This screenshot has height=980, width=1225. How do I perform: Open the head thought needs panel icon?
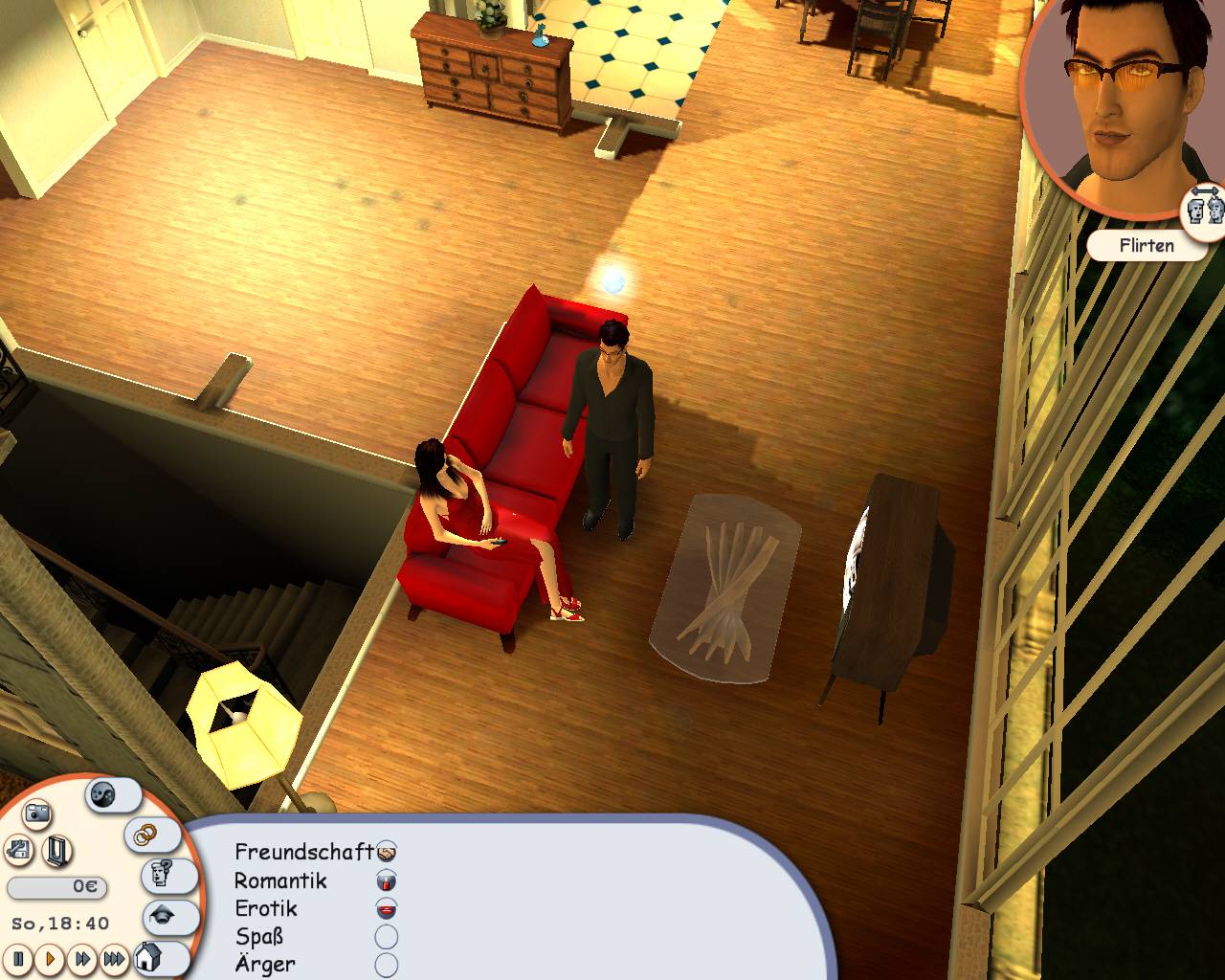[160, 873]
